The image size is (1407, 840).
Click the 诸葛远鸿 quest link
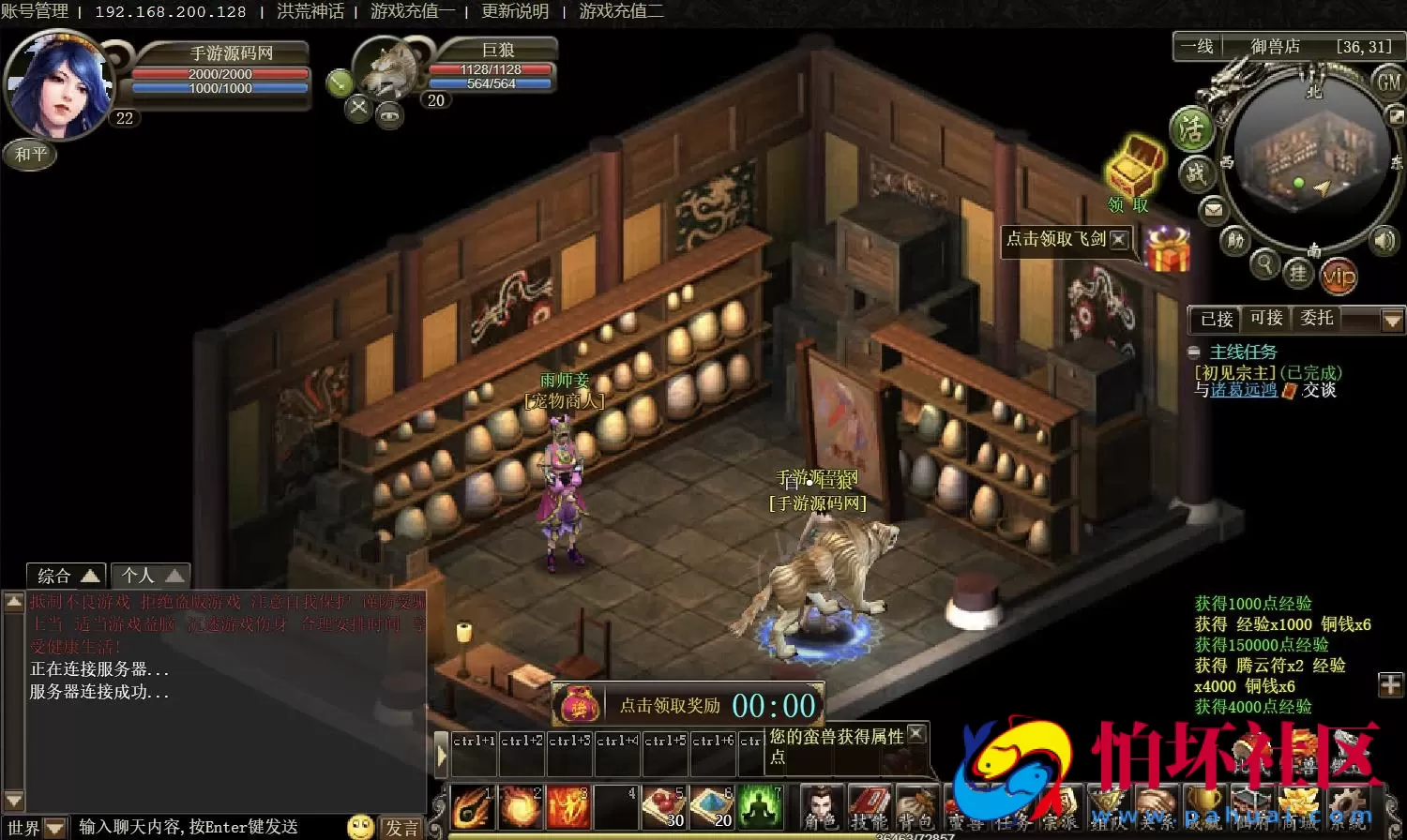tap(1244, 390)
